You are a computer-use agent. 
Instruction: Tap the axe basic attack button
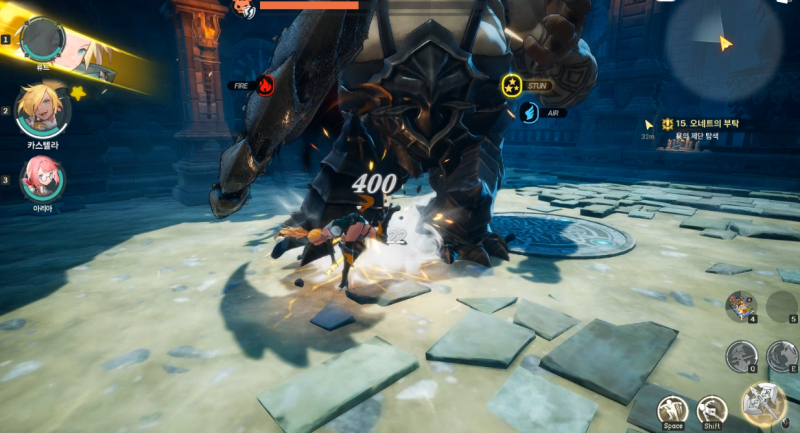coord(764,404)
